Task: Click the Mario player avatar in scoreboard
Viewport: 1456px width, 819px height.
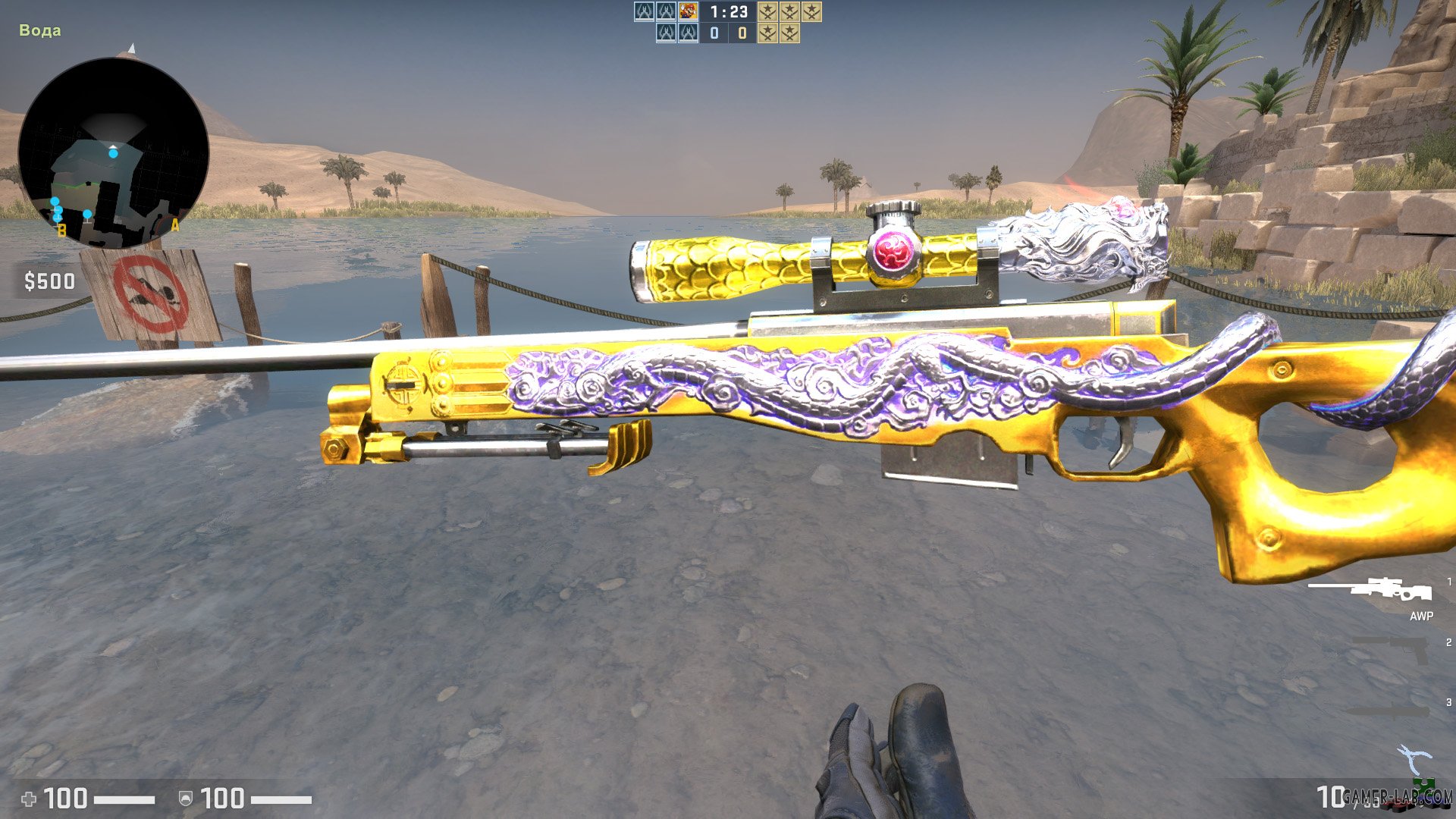Action: (x=688, y=11)
